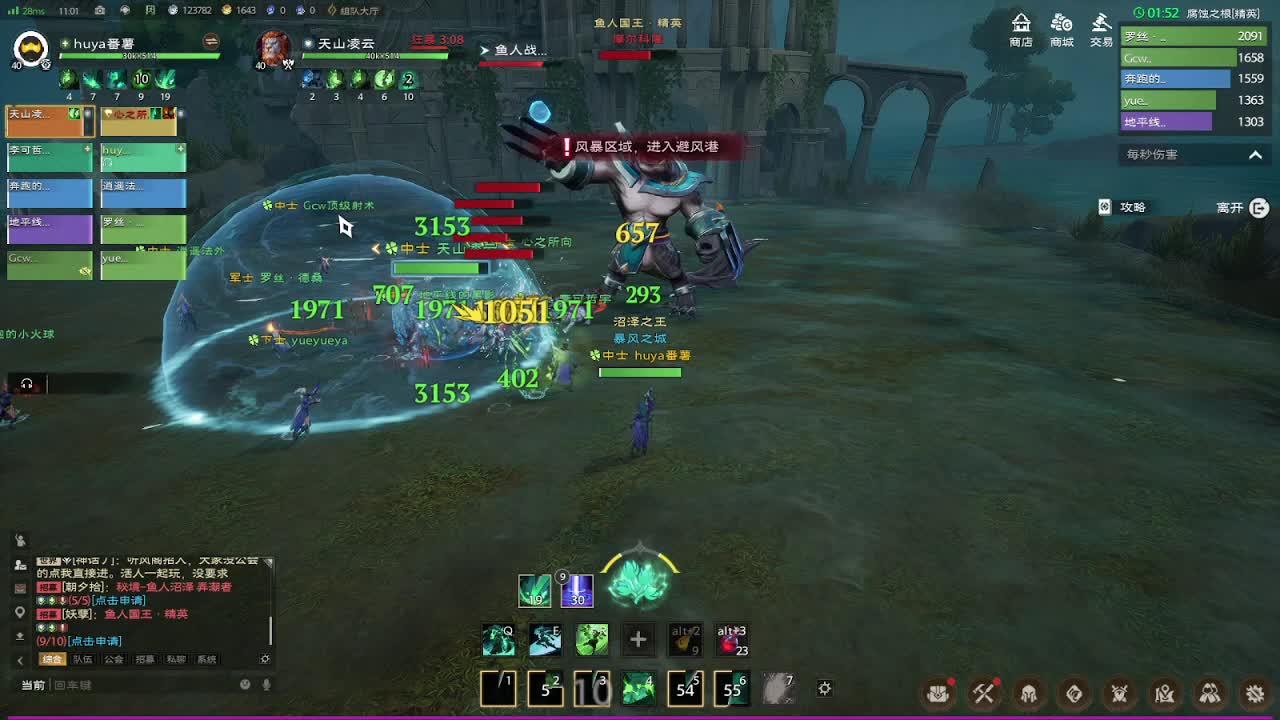The height and width of the screenshot is (720, 1280).
Task: Open the 商城 mall icon
Action: click(x=1061, y=30)
